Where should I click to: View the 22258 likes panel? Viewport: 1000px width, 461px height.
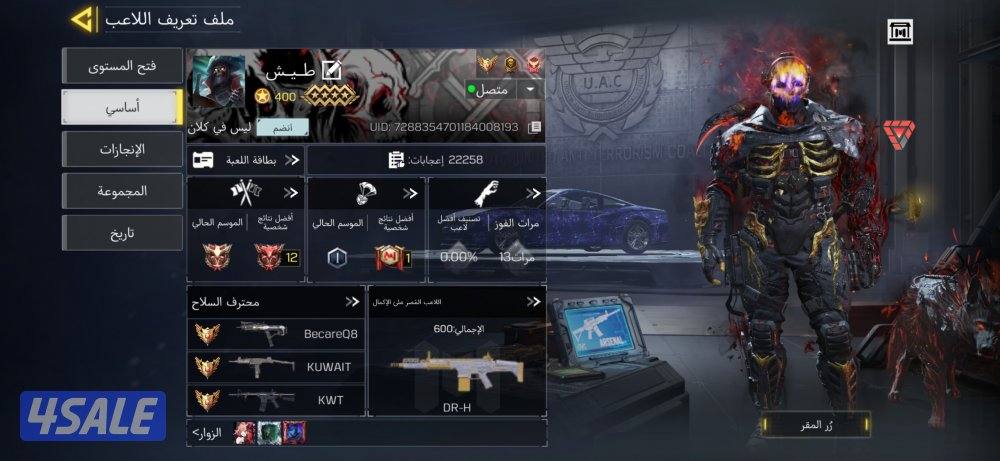click(427, 159)
